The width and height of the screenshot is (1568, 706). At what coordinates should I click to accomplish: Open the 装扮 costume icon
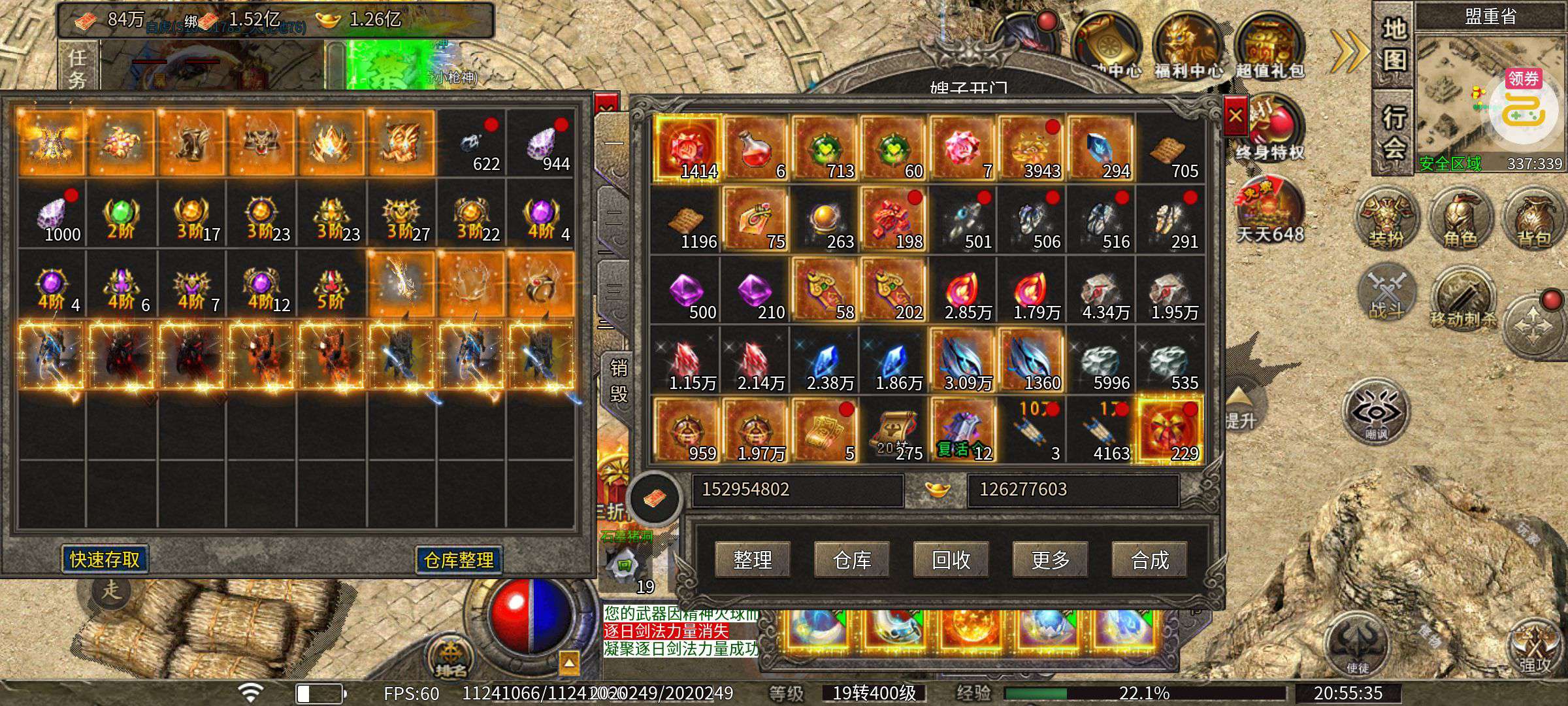pyautogui.click(x=1386, y=219)
